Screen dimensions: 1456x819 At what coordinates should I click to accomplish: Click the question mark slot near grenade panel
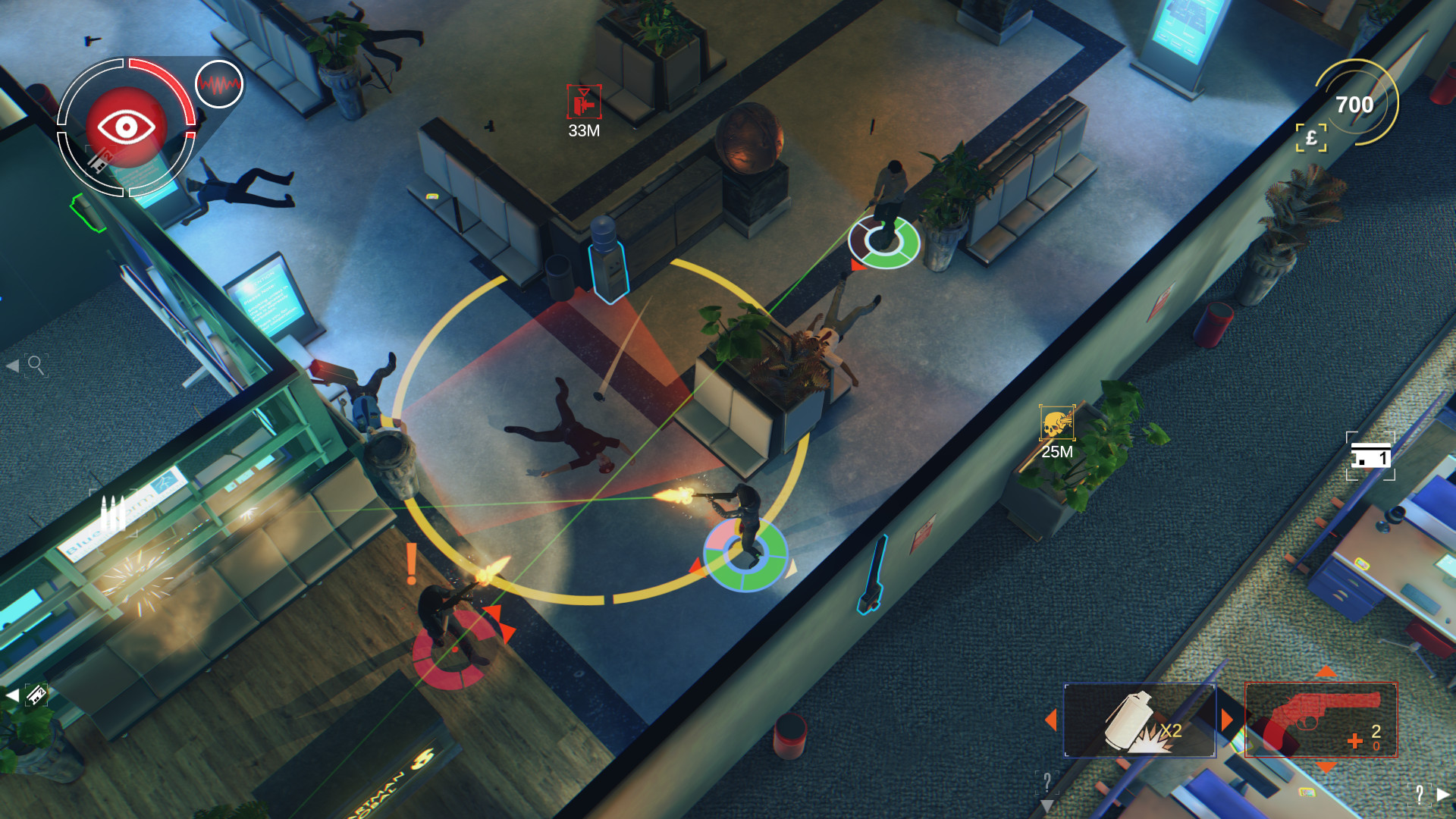click(1047, 783)
